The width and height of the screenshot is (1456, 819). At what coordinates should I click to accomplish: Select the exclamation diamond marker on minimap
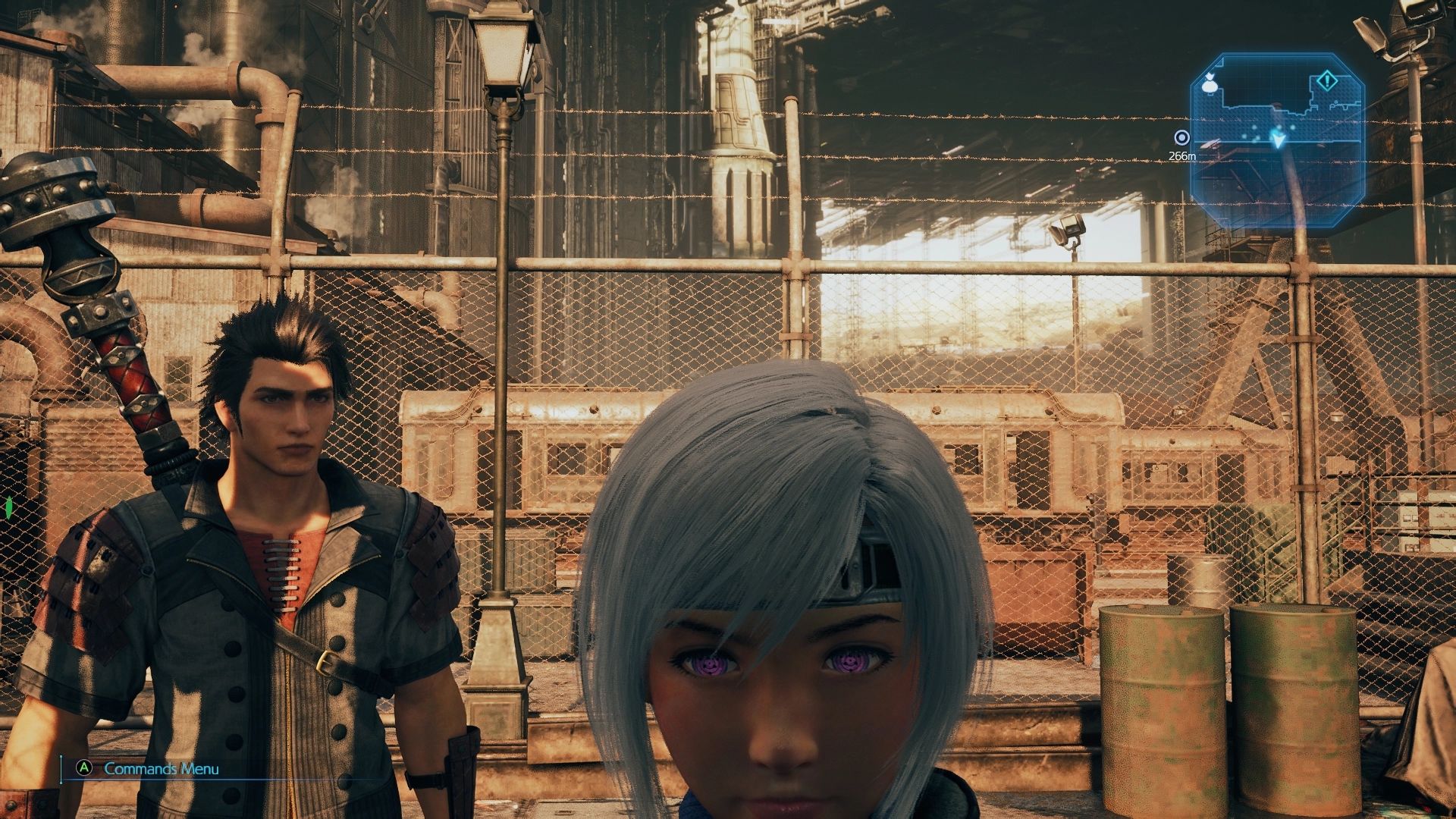coord(1326,80)
